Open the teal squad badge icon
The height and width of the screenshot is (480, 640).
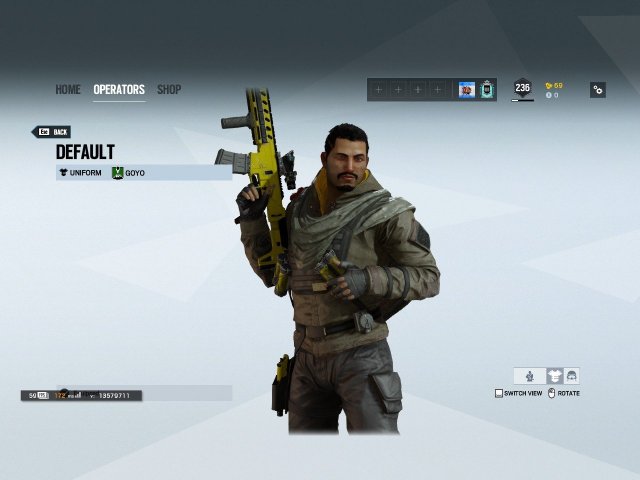coord(487,90)
